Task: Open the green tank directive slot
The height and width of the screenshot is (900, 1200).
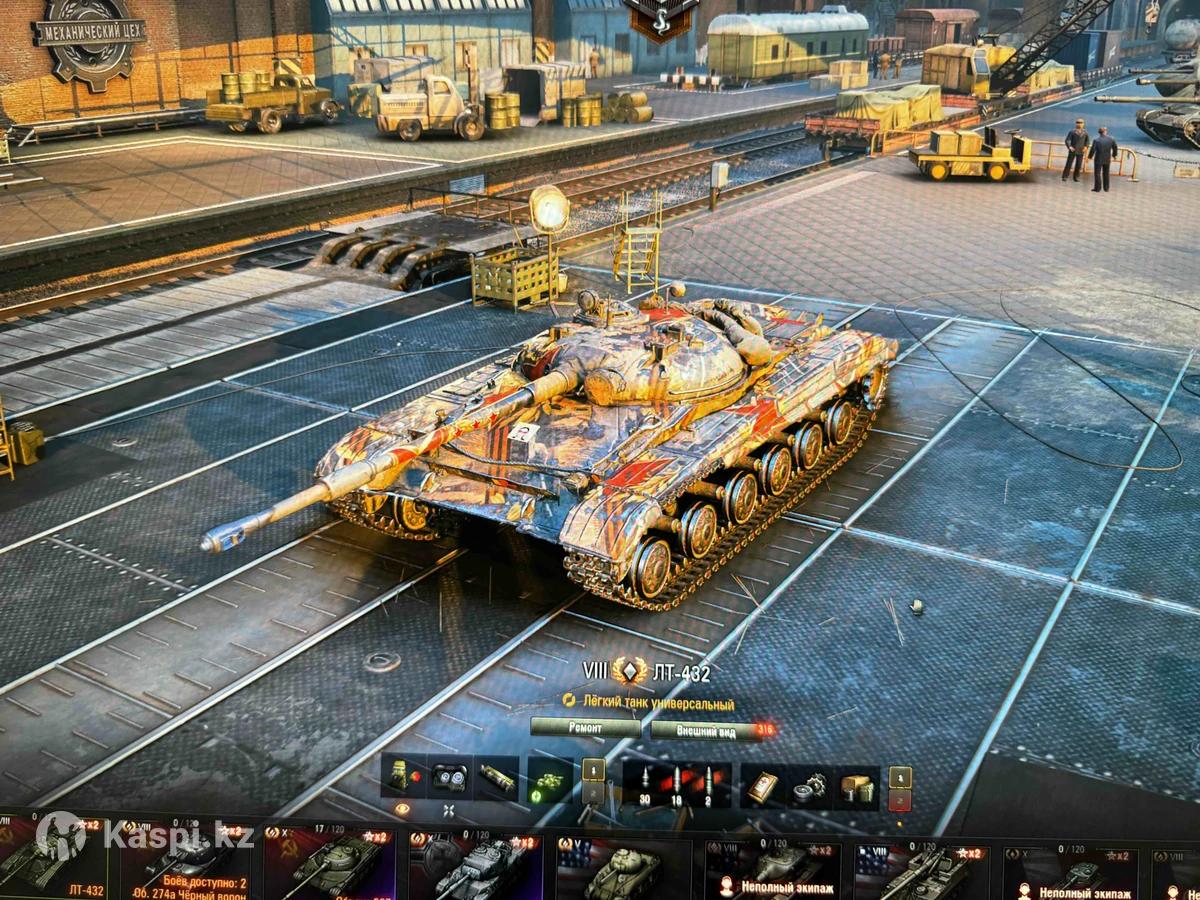Action: pyautogui.click(x=549, y=779)
